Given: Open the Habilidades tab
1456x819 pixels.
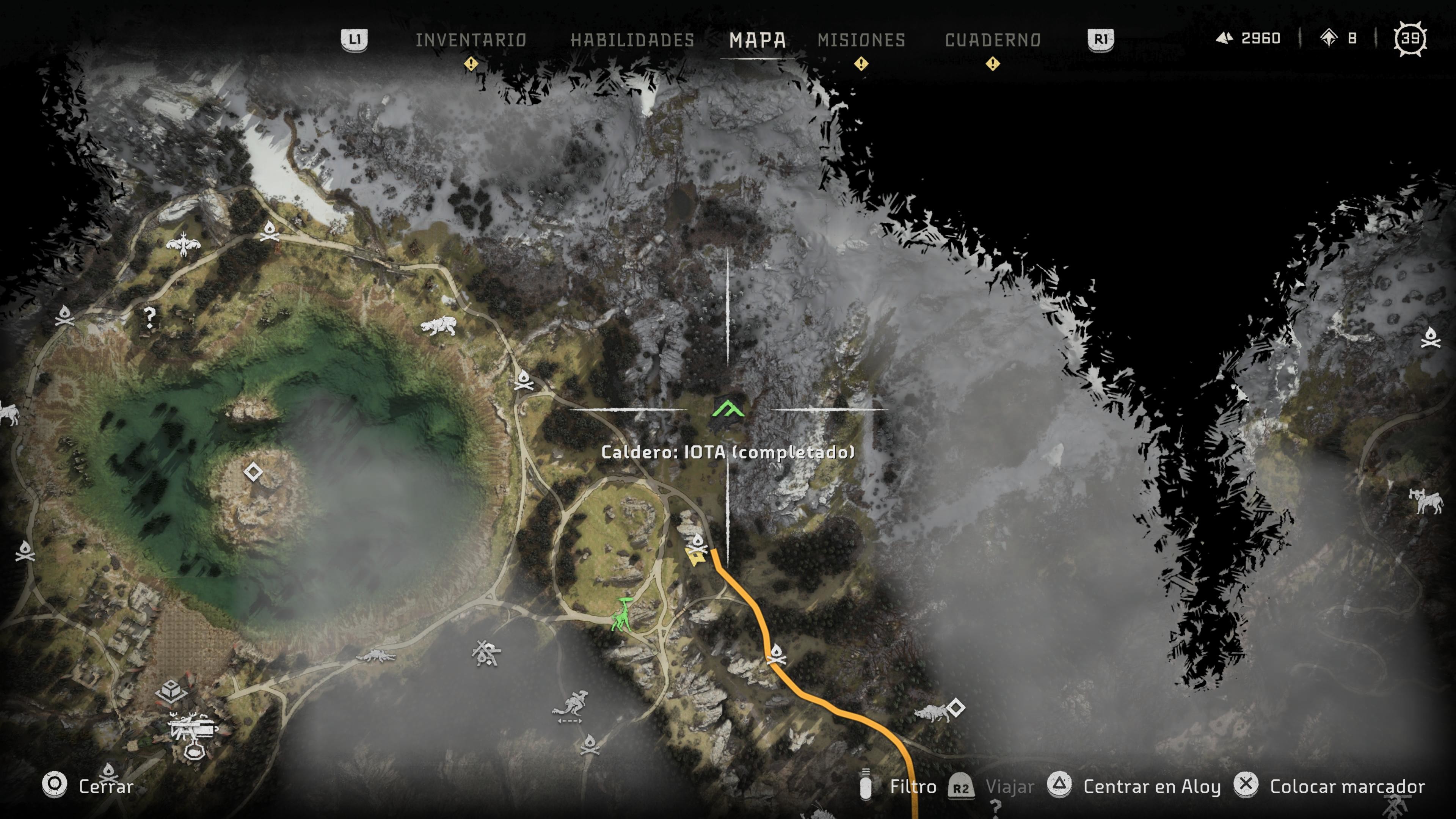Looking at the screenshot, I should 632,40.
